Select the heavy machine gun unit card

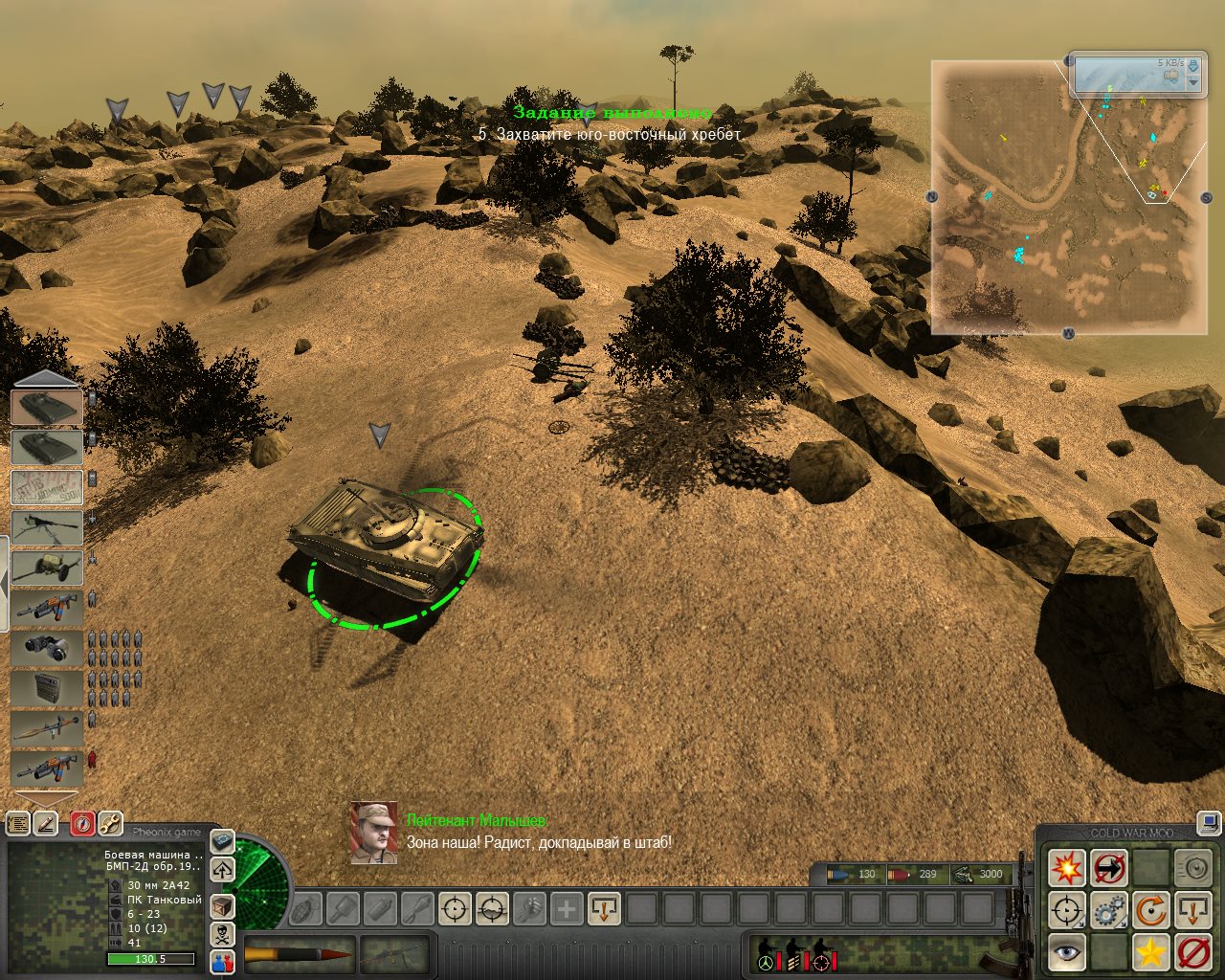[x=47, y=527]
